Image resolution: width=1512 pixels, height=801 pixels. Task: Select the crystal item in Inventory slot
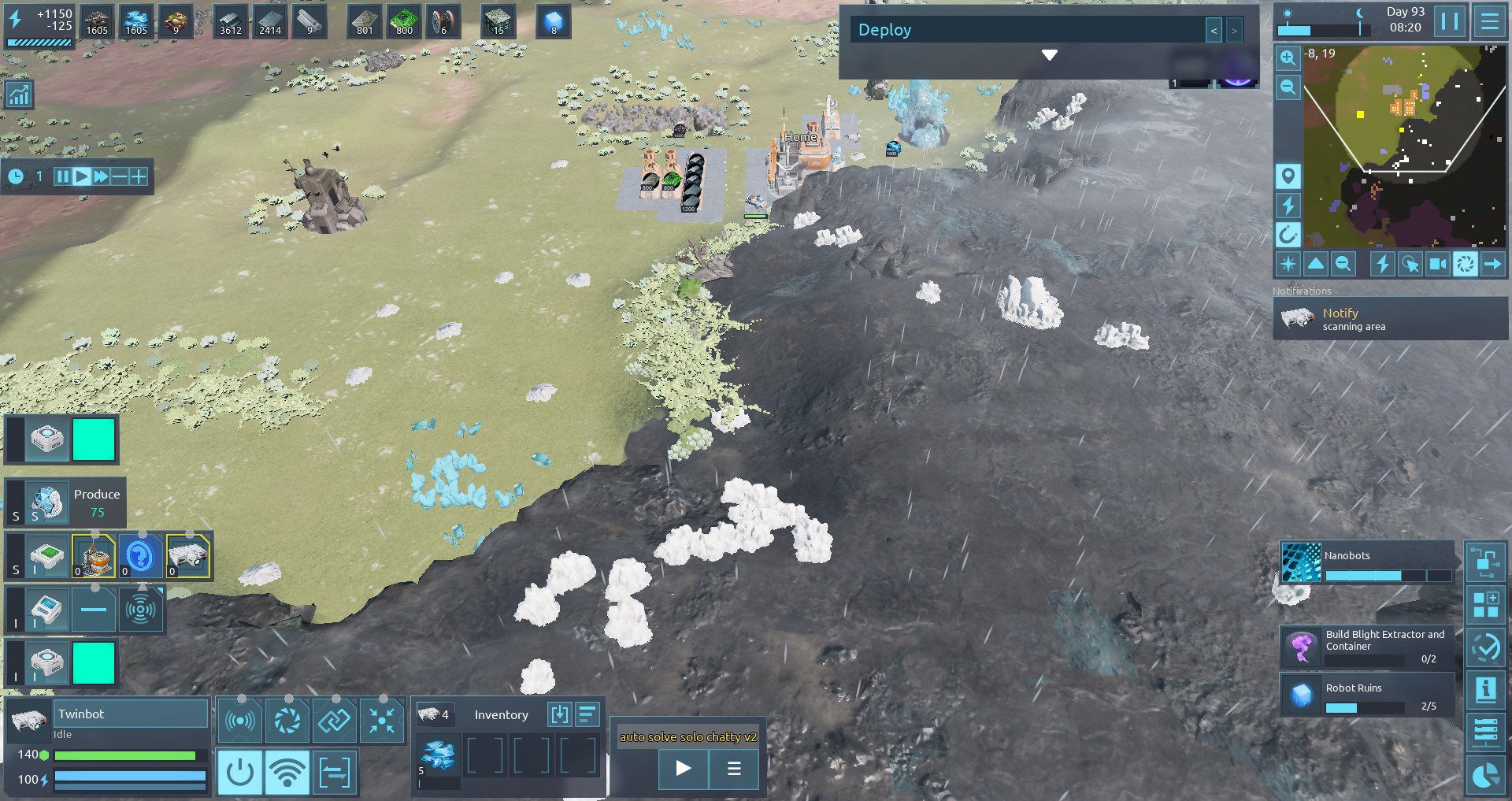(438, 756)
